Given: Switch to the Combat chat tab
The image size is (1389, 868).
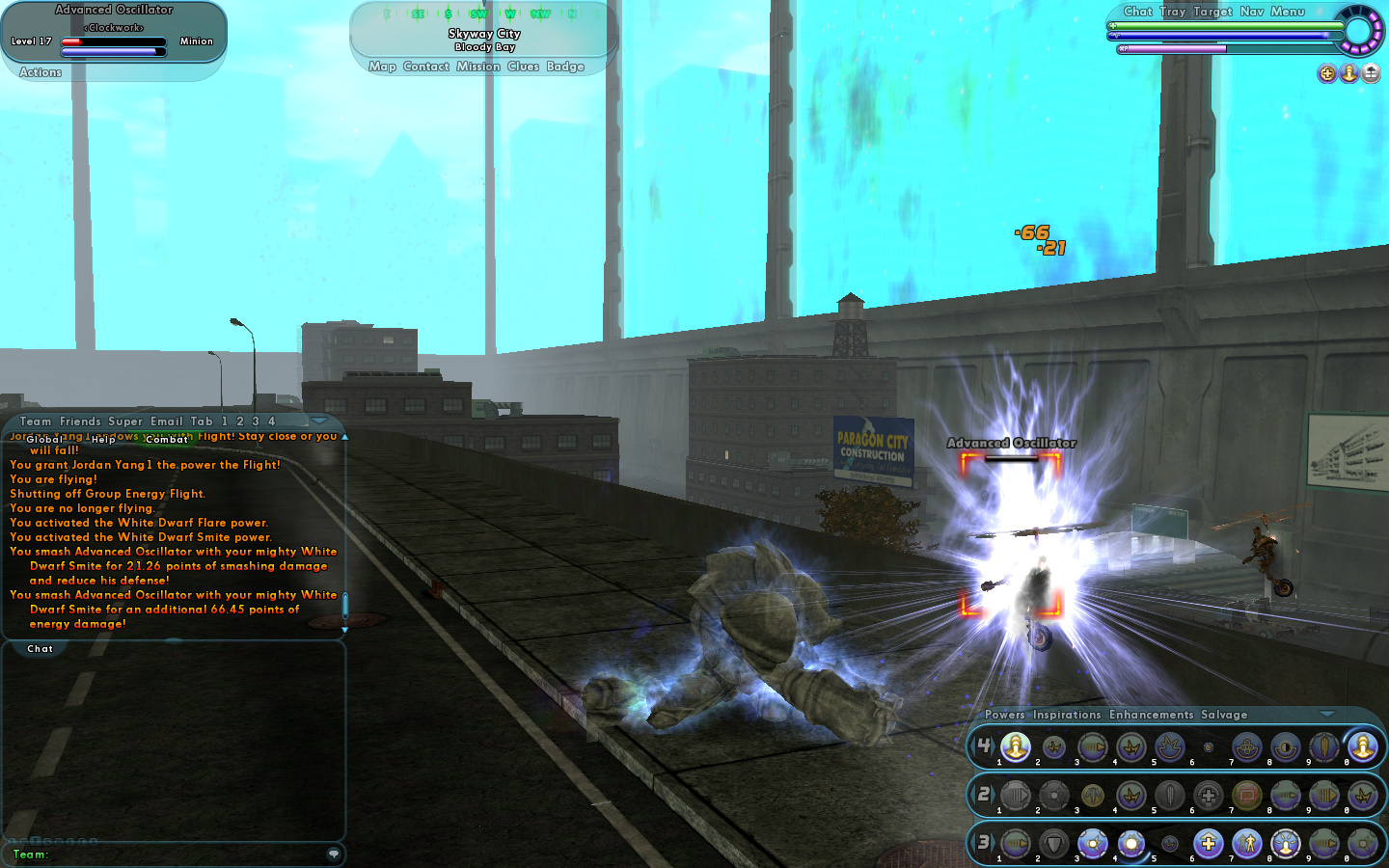Looking at the screenshot, I should coord(167,440).
